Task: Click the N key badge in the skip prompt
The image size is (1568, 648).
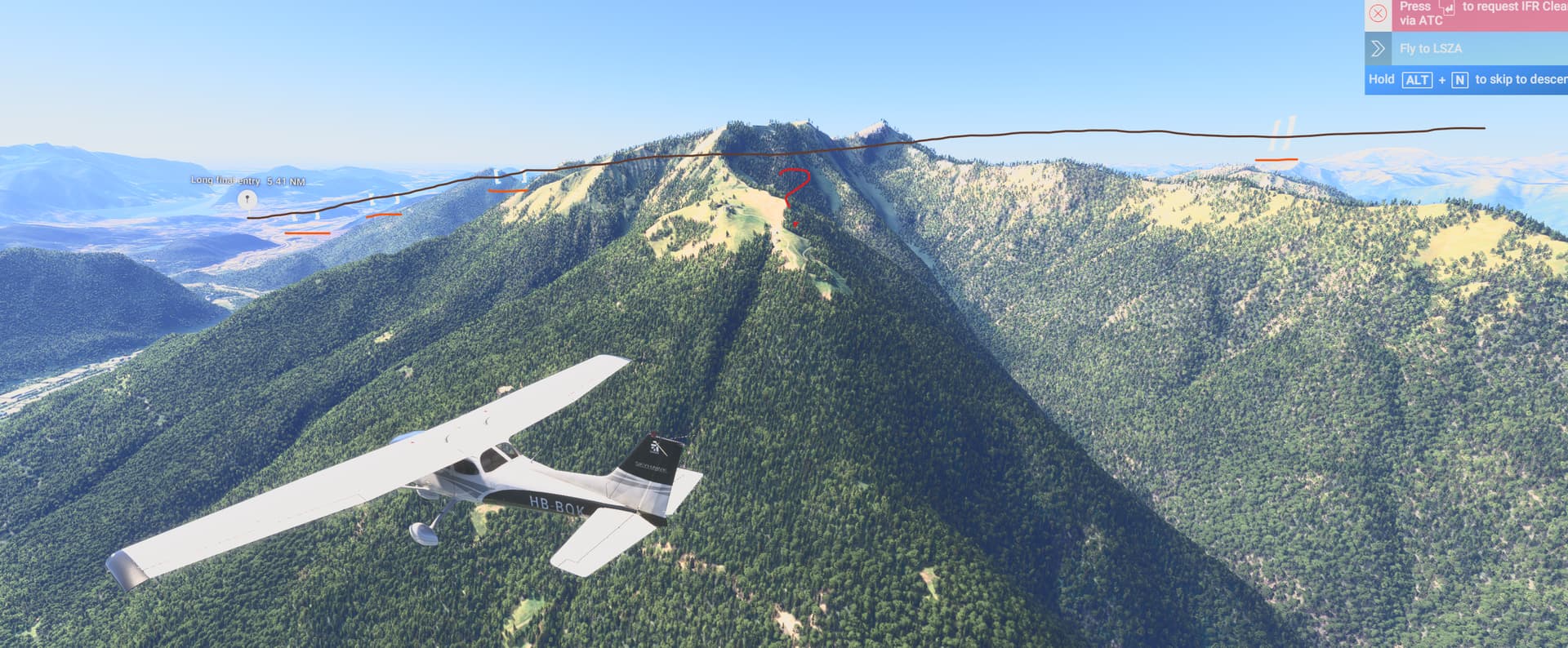Action: pyautogui.click(x=1461, y=80)
